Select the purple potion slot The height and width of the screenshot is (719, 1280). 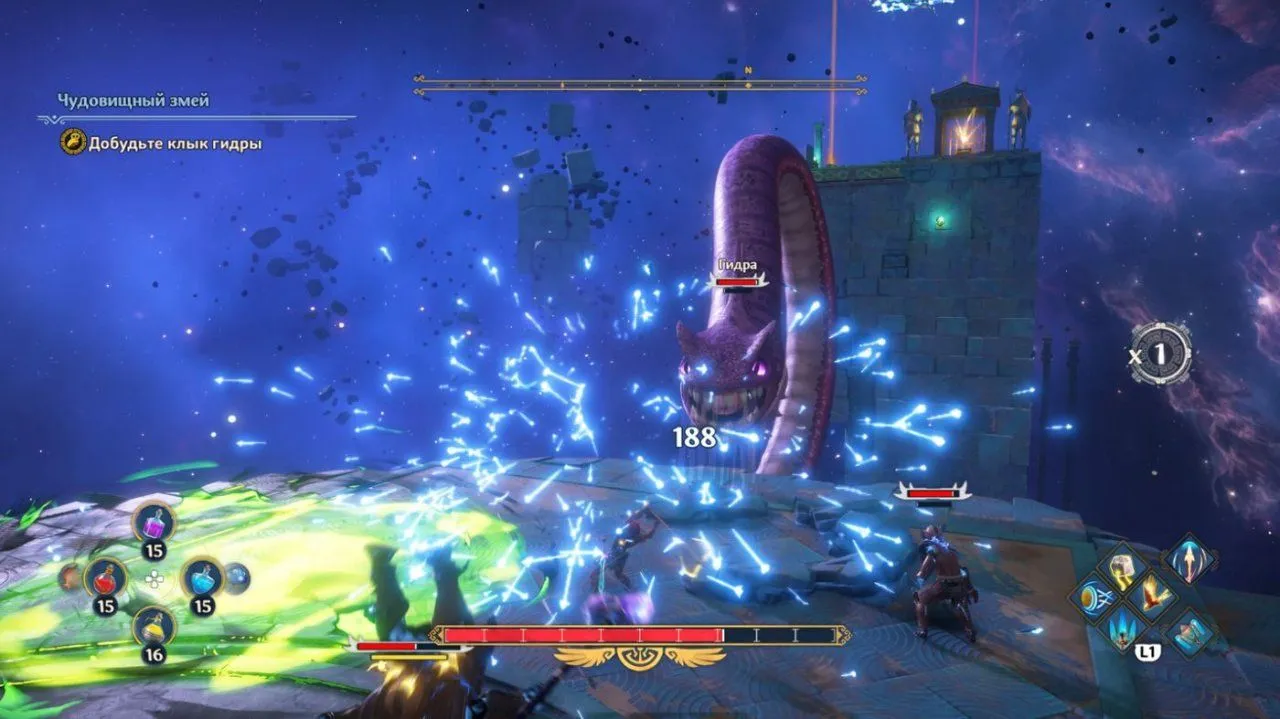click(154, 522)
